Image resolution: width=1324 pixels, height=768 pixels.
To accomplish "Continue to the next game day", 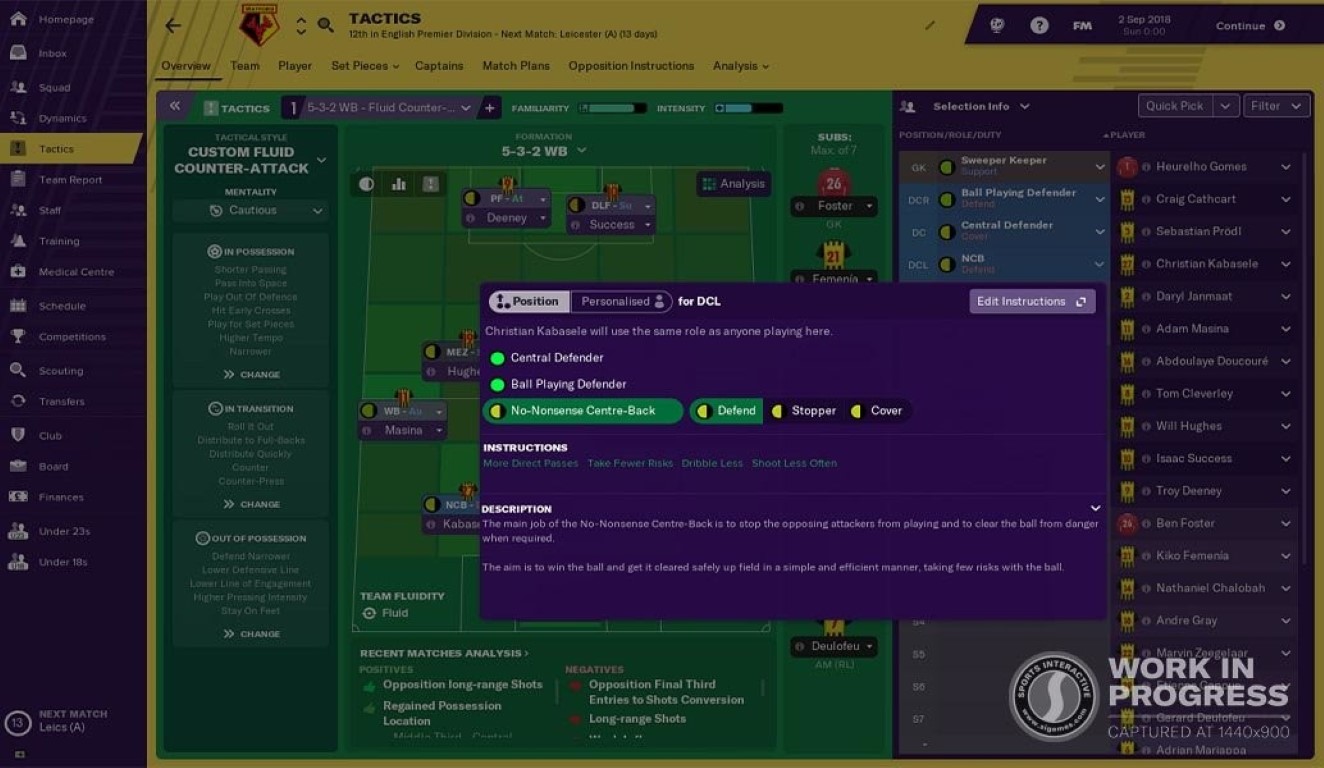I will (x=1249, y=26).
